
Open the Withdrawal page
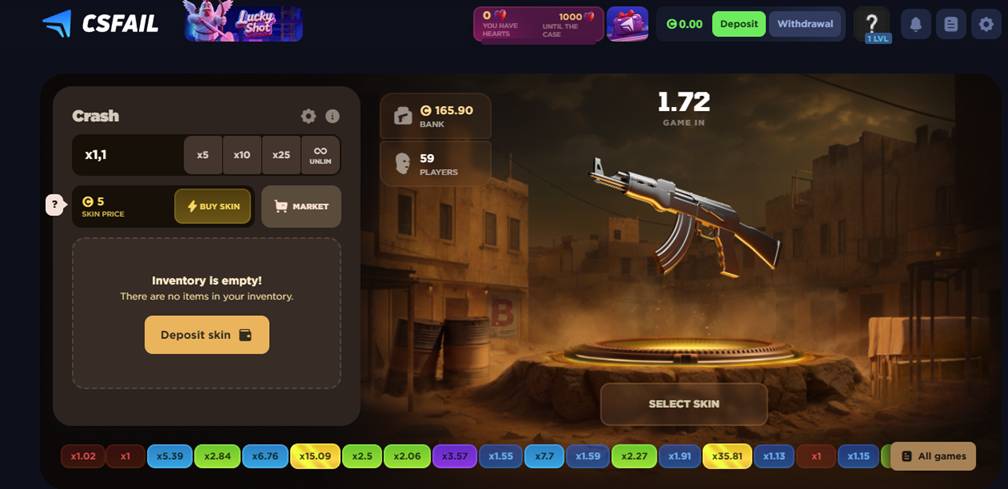pos(805,24)
